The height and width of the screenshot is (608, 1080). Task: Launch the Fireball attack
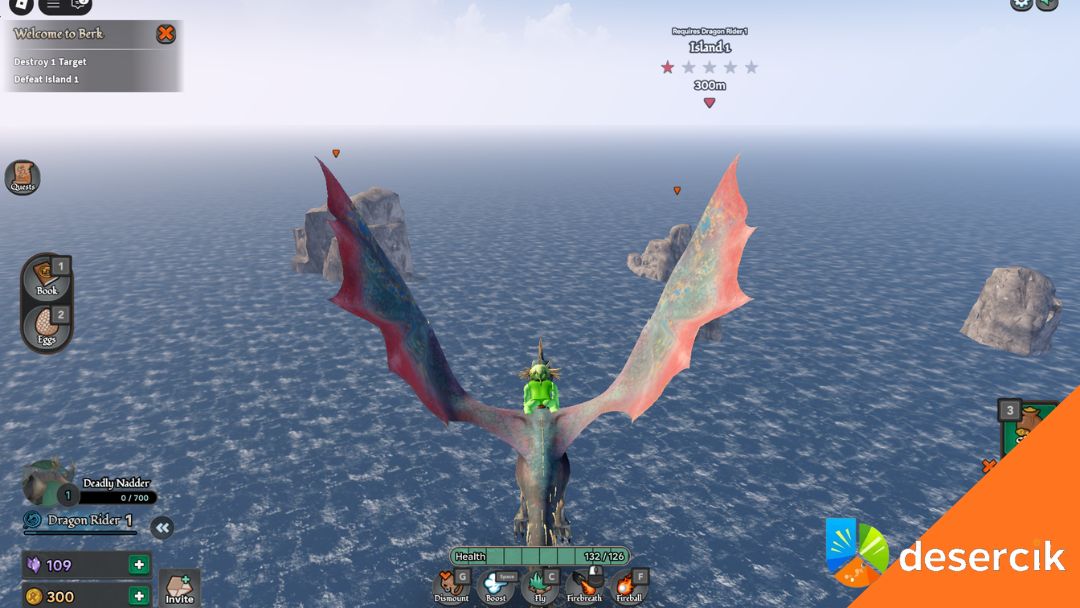(629, 586)
